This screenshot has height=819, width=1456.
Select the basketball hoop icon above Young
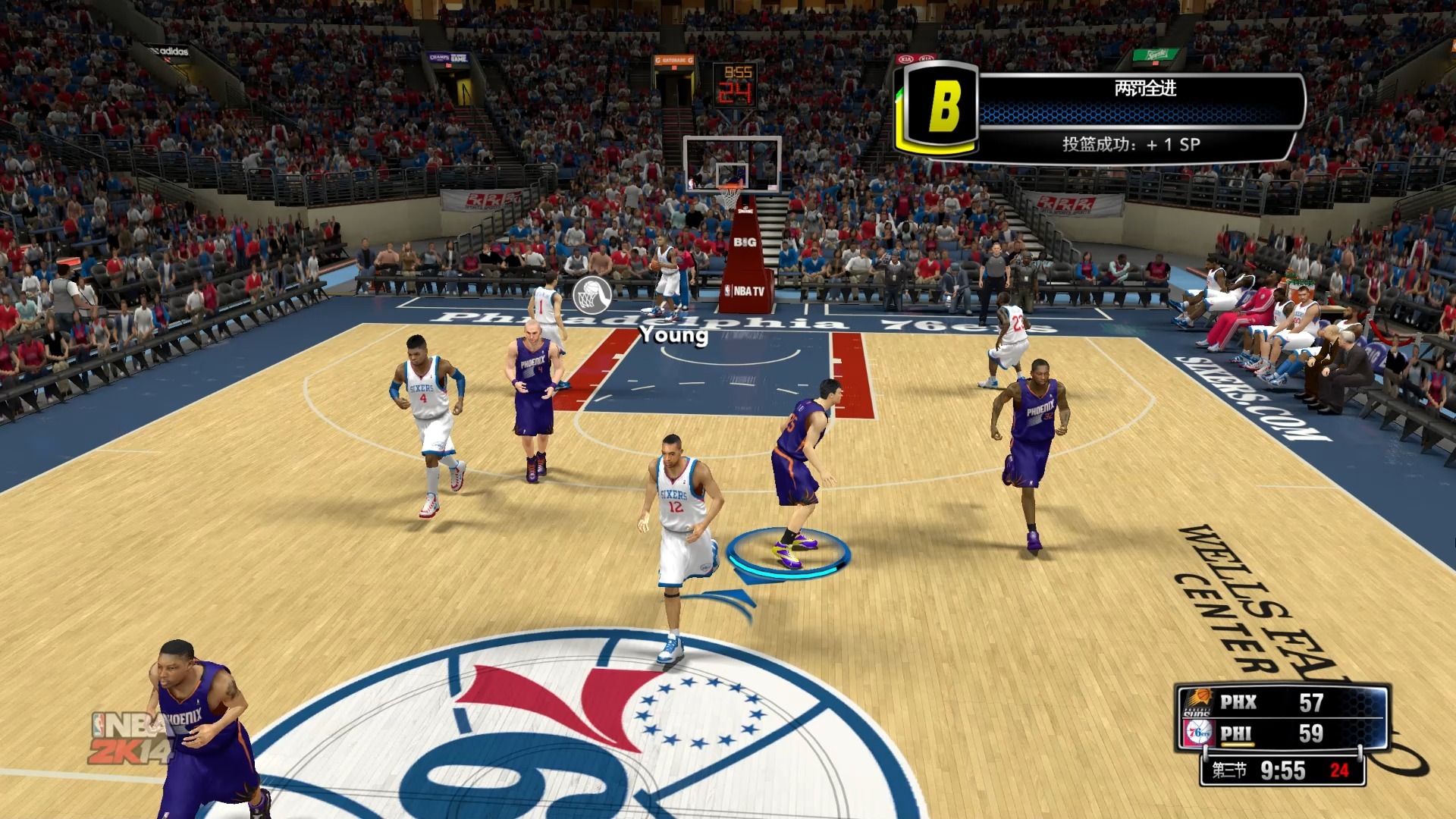pyautogui.click(x=592, y=296)
